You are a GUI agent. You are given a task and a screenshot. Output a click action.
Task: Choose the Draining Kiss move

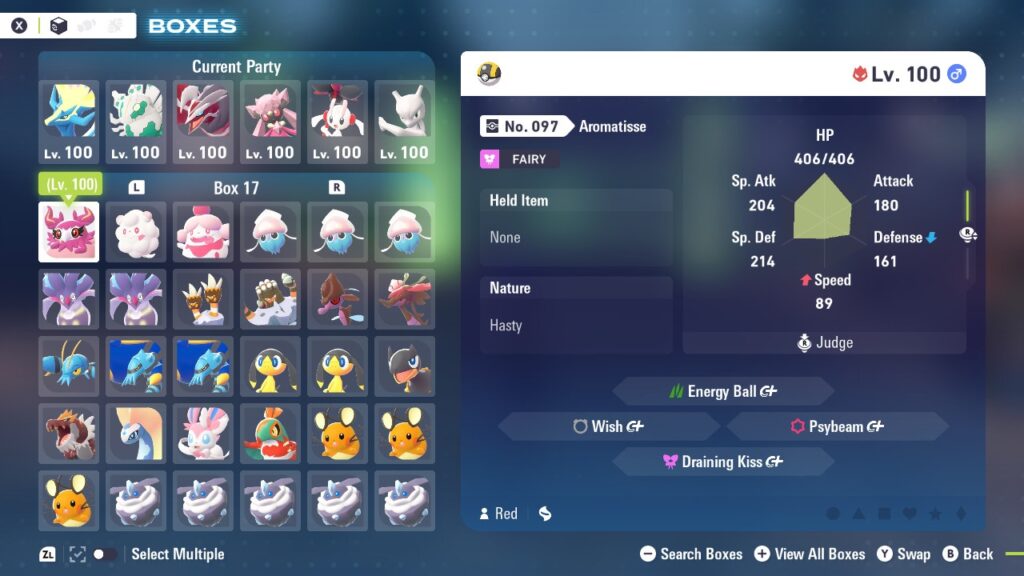[x=722, y=461]
